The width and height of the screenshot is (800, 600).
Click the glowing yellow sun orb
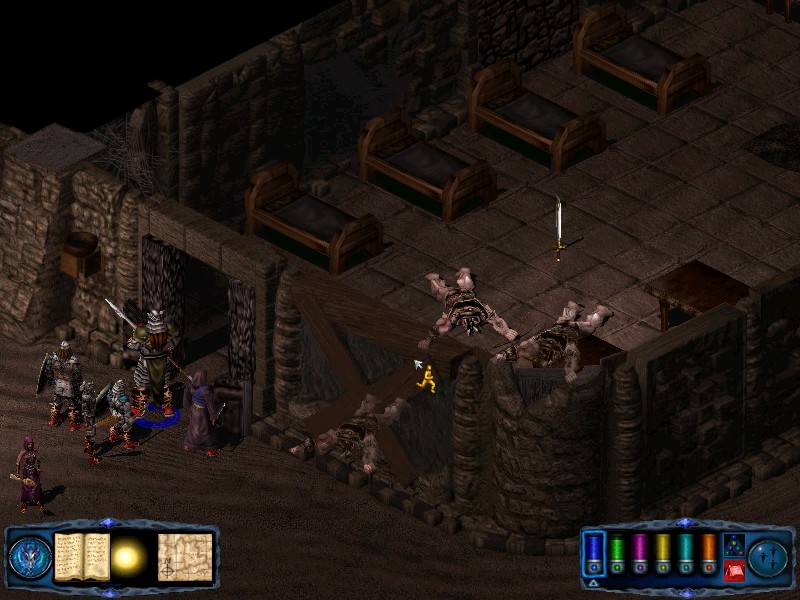coord(129,558)
